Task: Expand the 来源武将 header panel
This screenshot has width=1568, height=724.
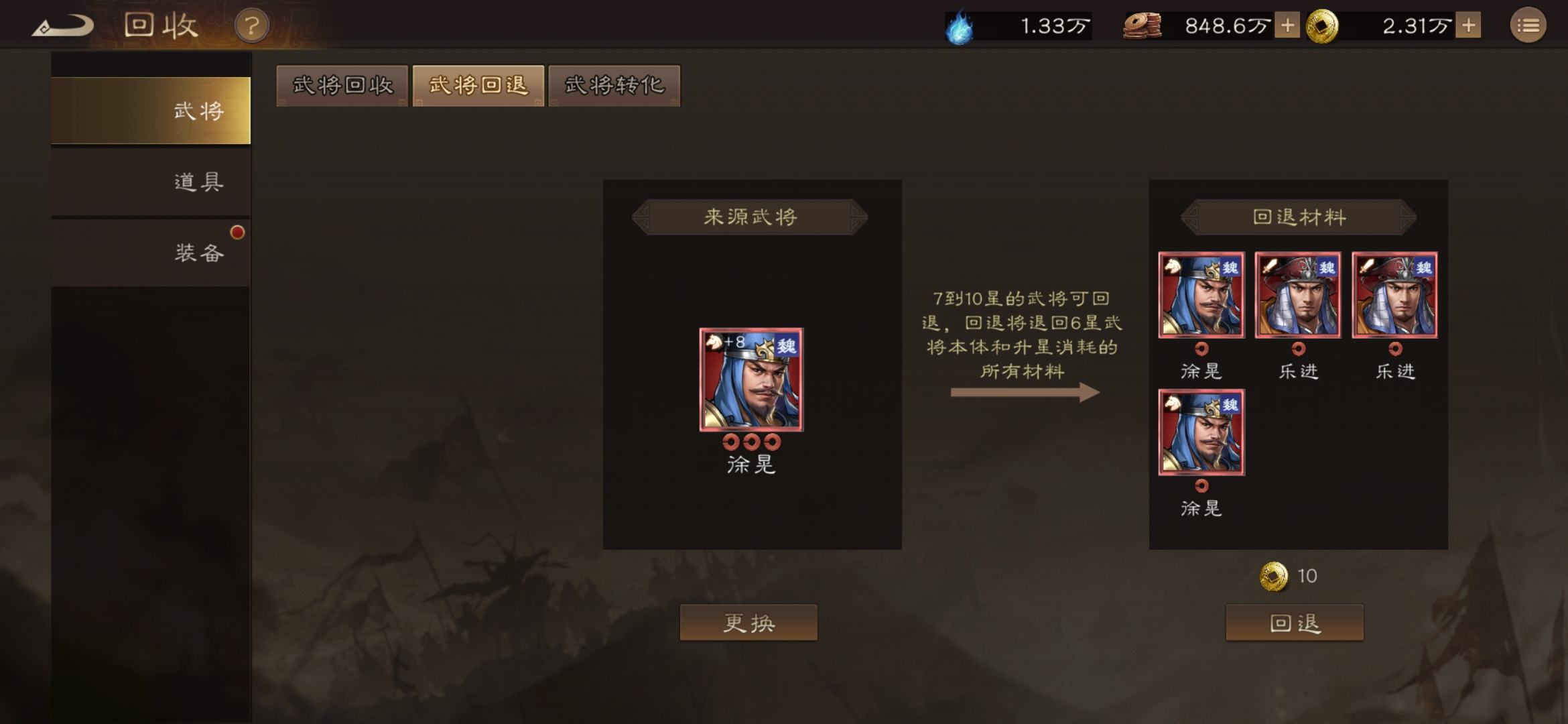Action: tap(749, 218)
